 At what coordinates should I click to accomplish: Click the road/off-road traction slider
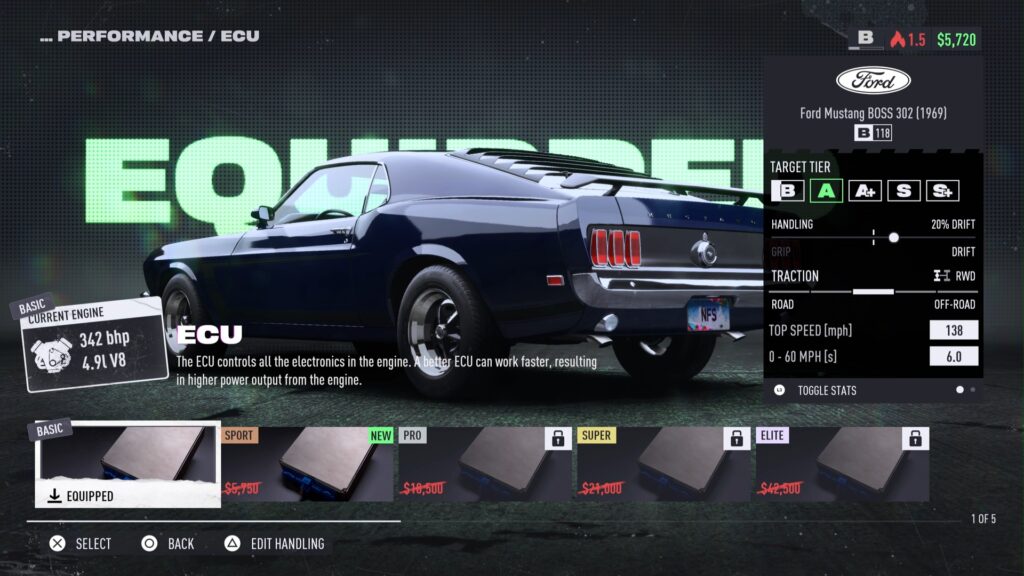(x=873, y=291)
